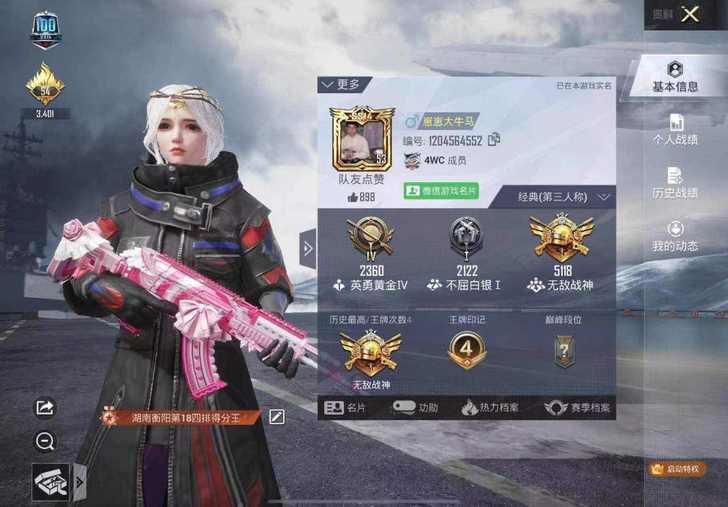Copy the player ID number

point(493,140)
